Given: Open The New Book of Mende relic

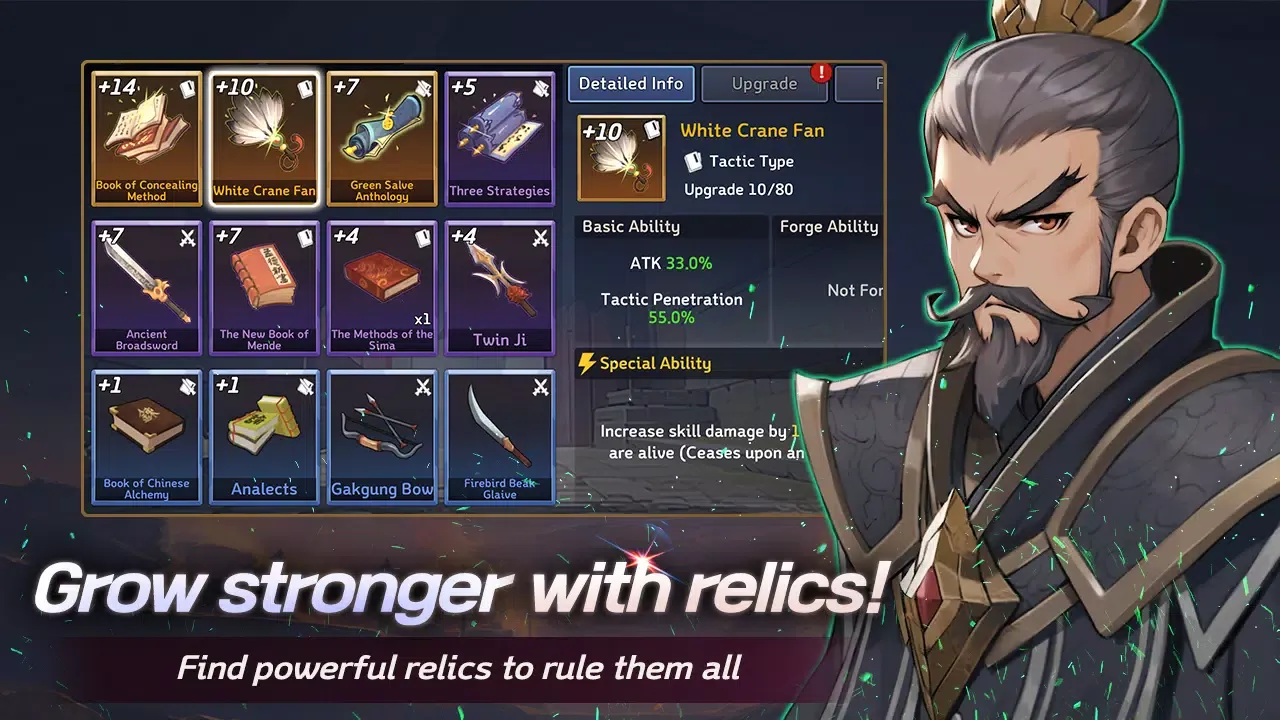Looking at the screenshot, I should coord(264,287).
